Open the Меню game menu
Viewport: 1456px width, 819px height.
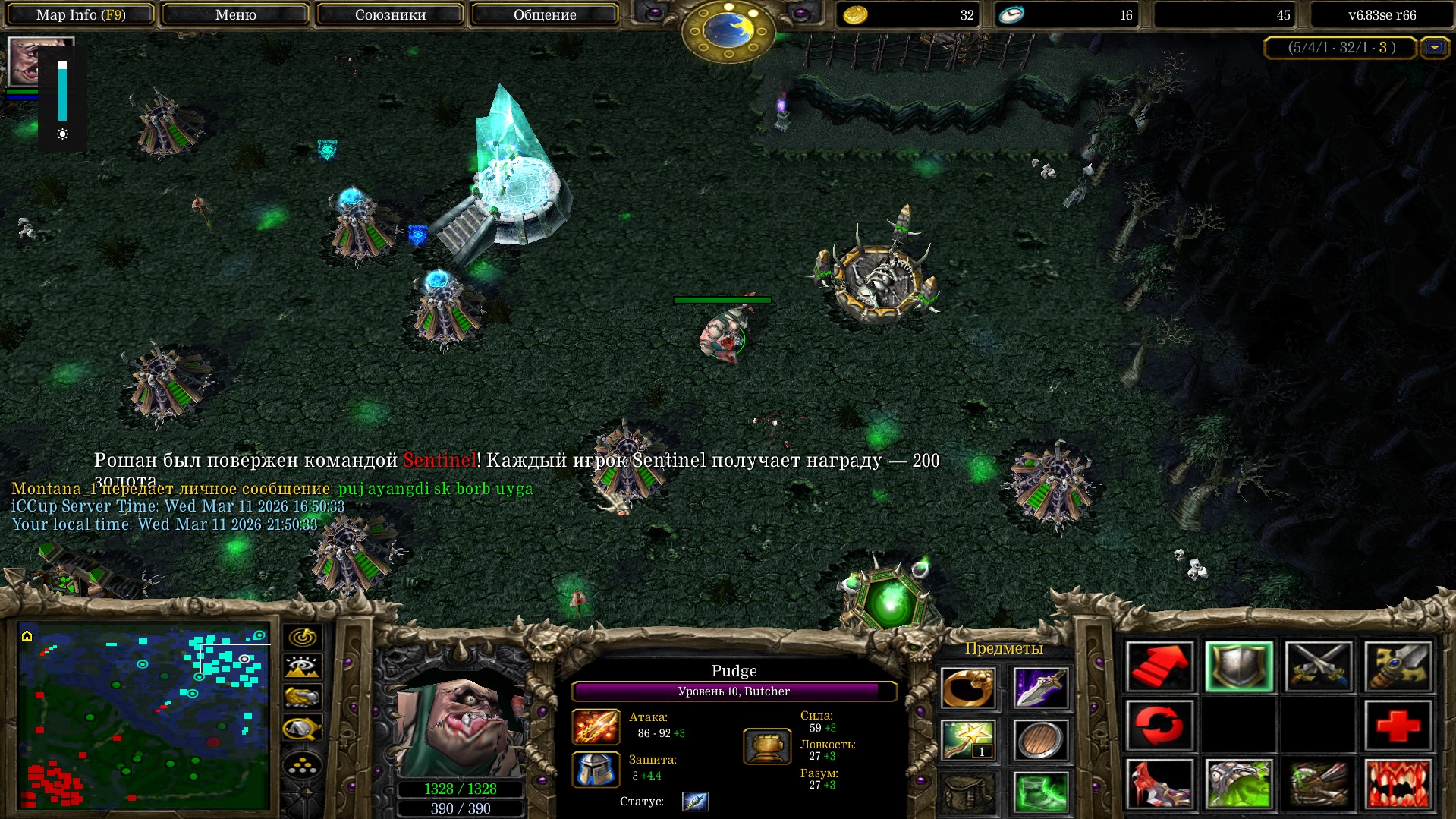[235, 14]
